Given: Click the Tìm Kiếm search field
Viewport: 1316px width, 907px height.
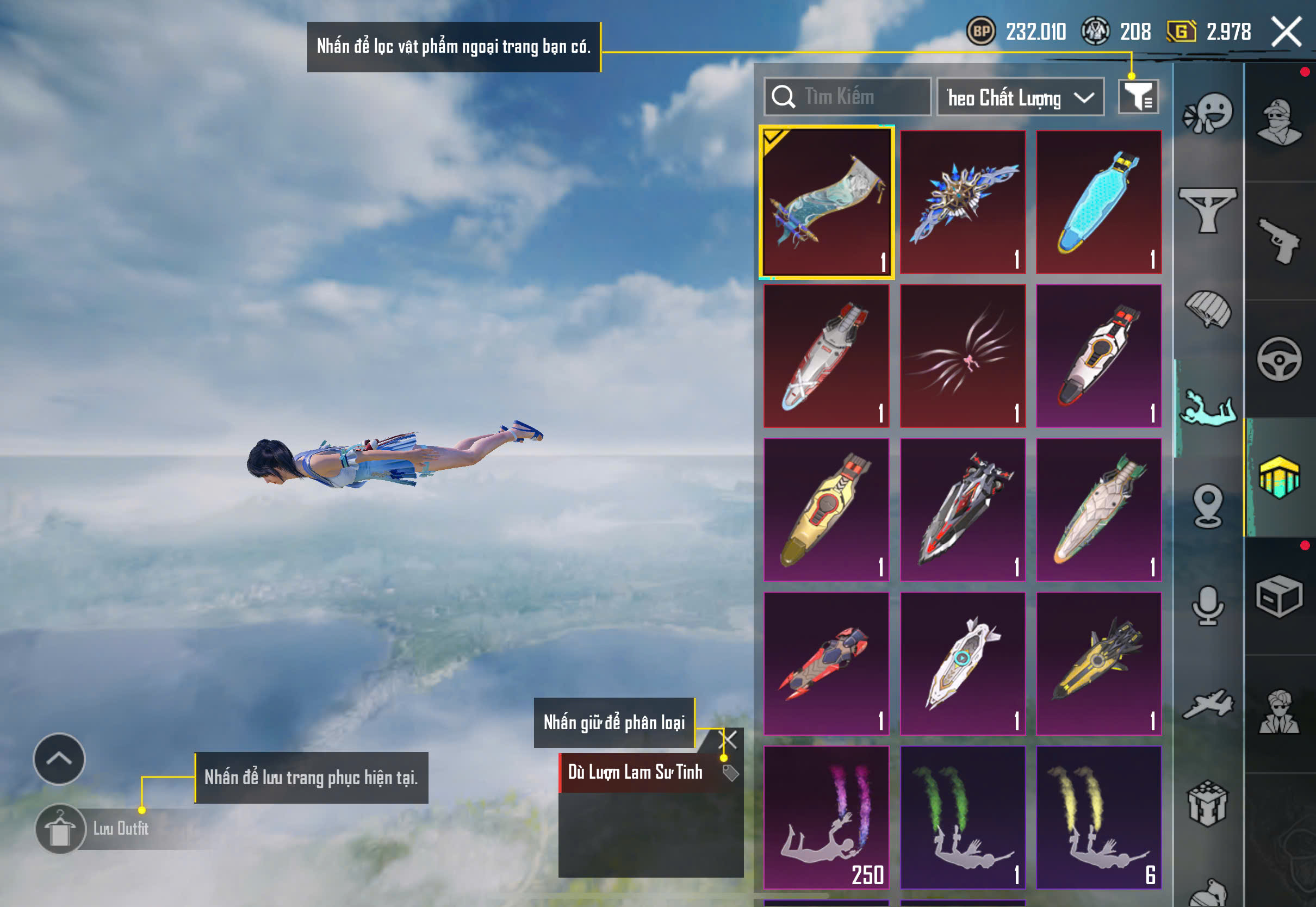Looking at the screenshot, I should click(847, 97).
